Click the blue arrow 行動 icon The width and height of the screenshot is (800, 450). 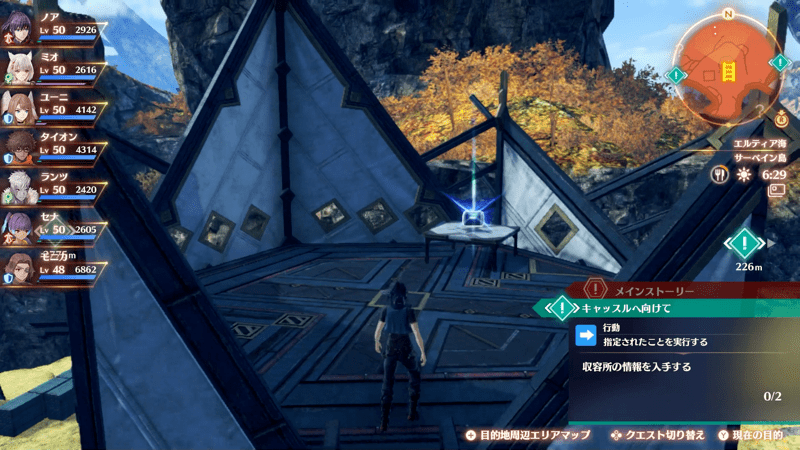pyautogui.click(x=587, y=334)
